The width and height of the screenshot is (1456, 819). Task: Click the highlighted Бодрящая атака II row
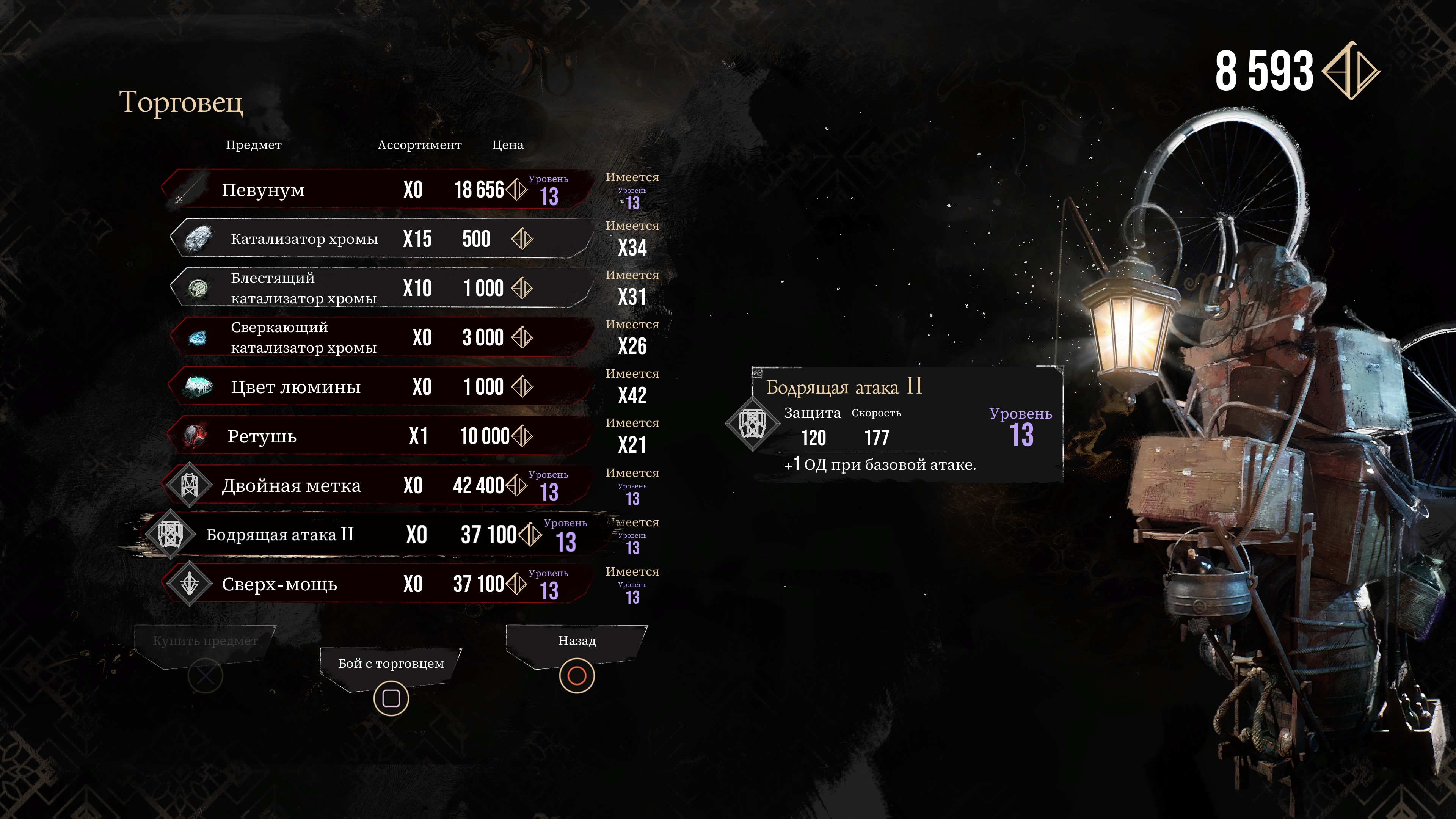[x=367, y=535]
